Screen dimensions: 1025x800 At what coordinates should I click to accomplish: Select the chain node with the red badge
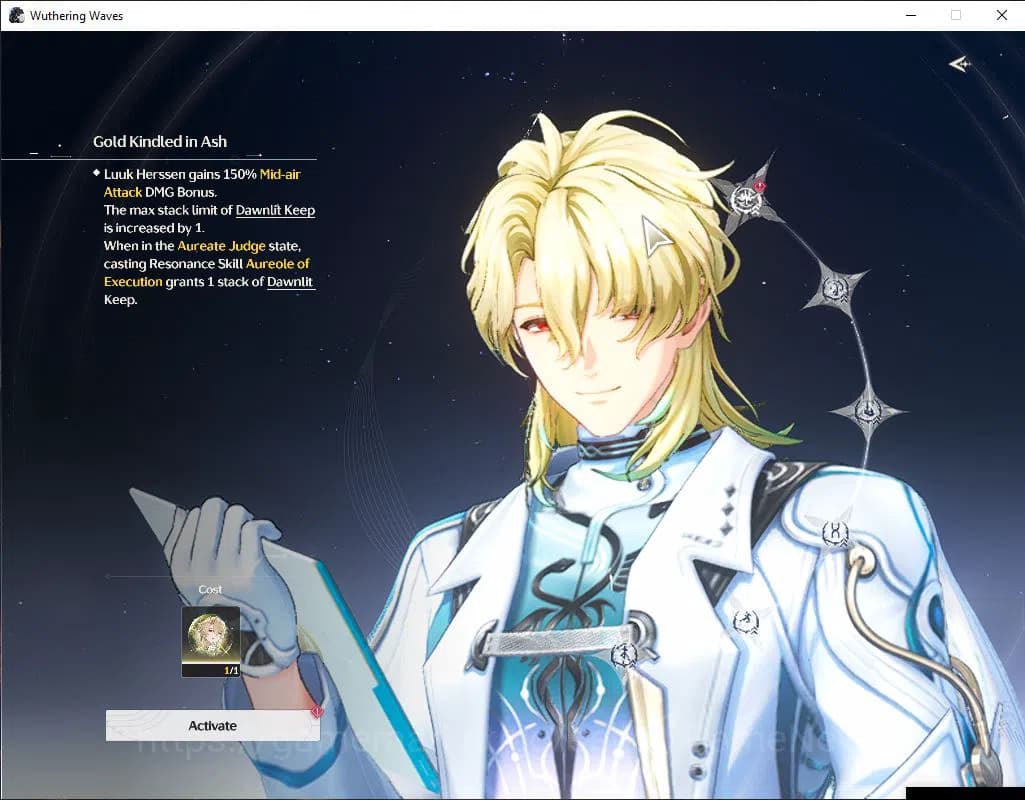746,198
